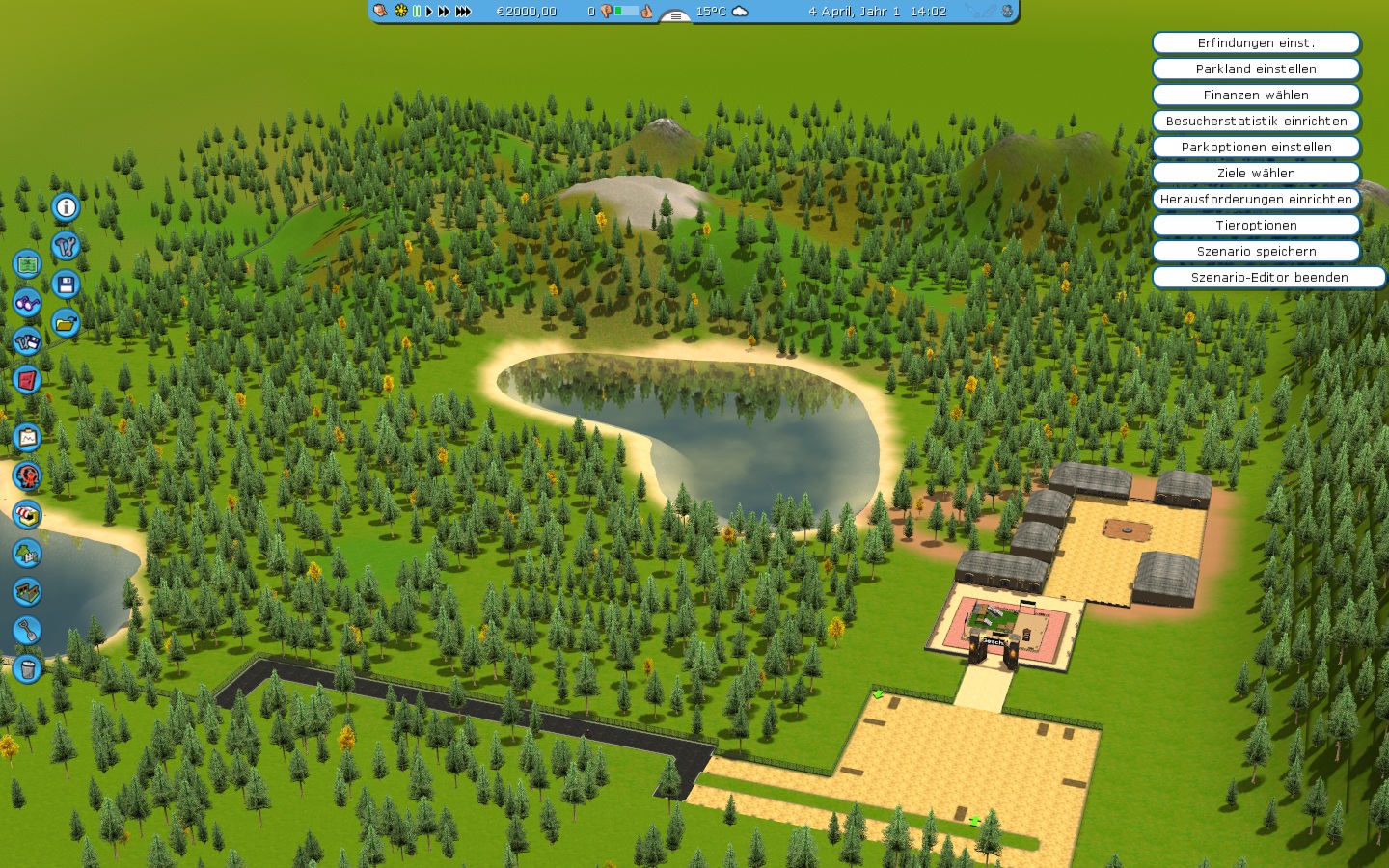Open the park map icon
1389x868 pixels.
[27, 263]
